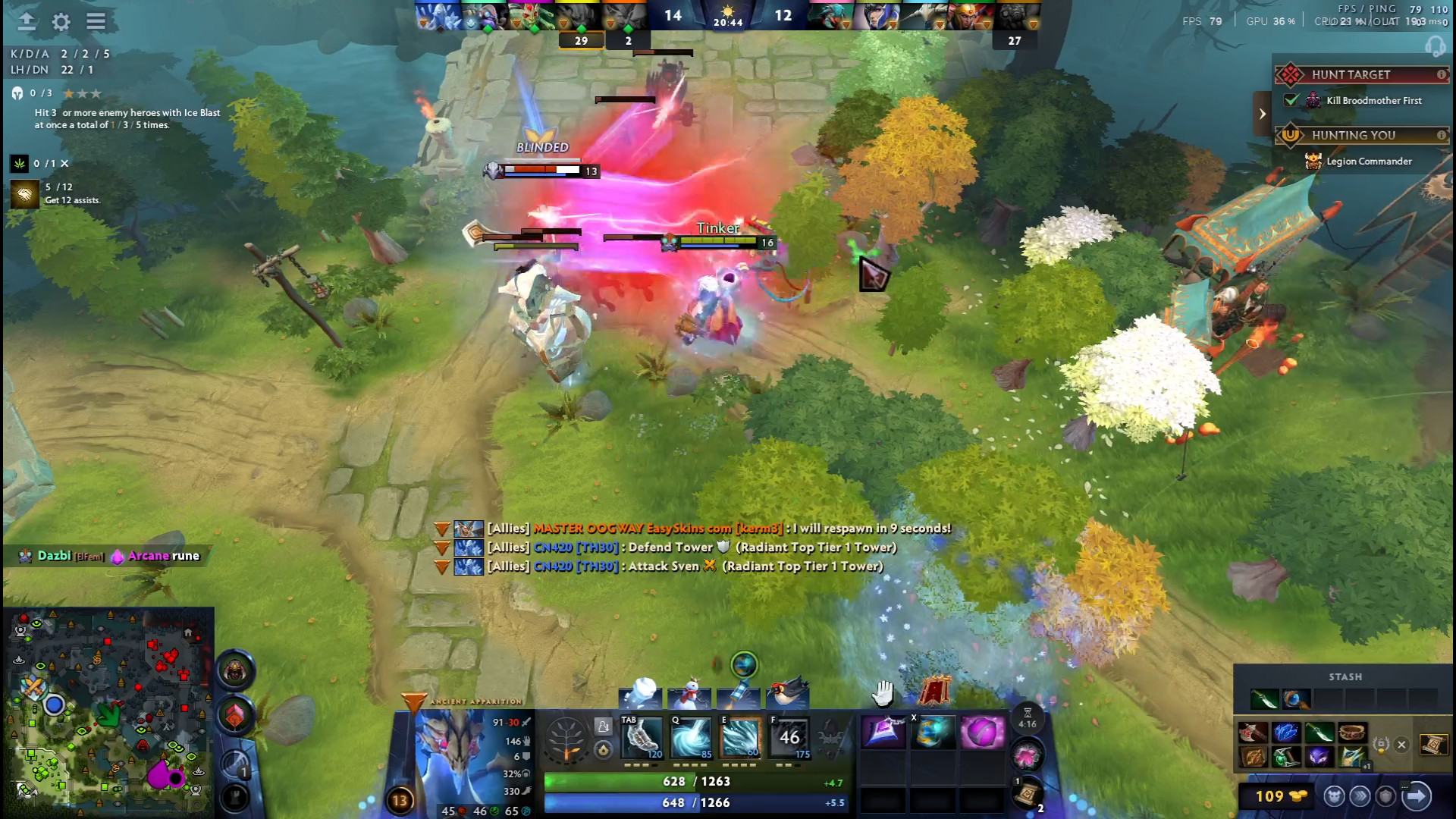Use Chilling Touch ability
The height and width of the screenshot is (819, 1456).
click(x=740, y=737)
